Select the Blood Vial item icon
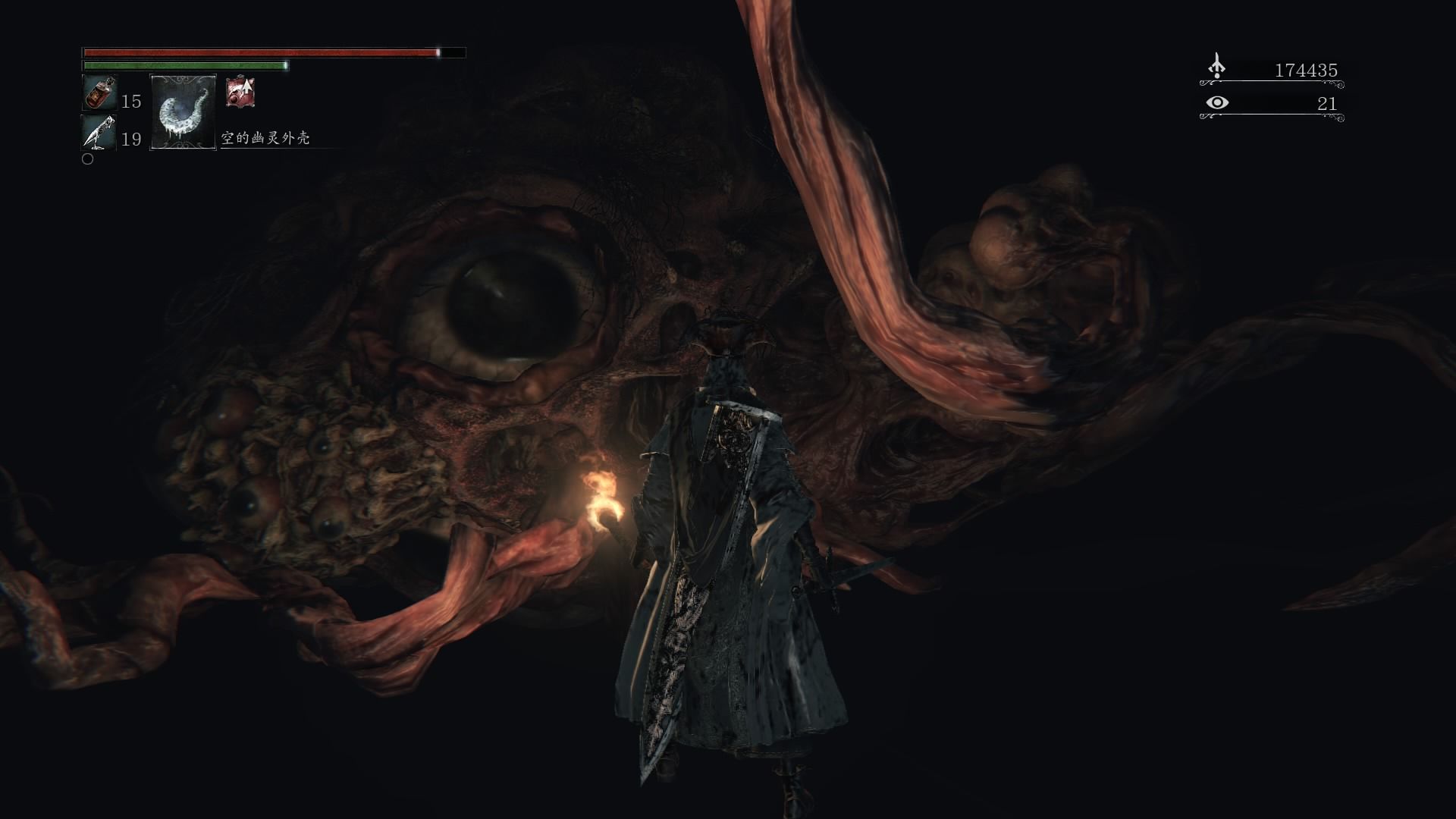Image resolution: width=1456 pixels, height=819 pixels. tap(99, 93)
